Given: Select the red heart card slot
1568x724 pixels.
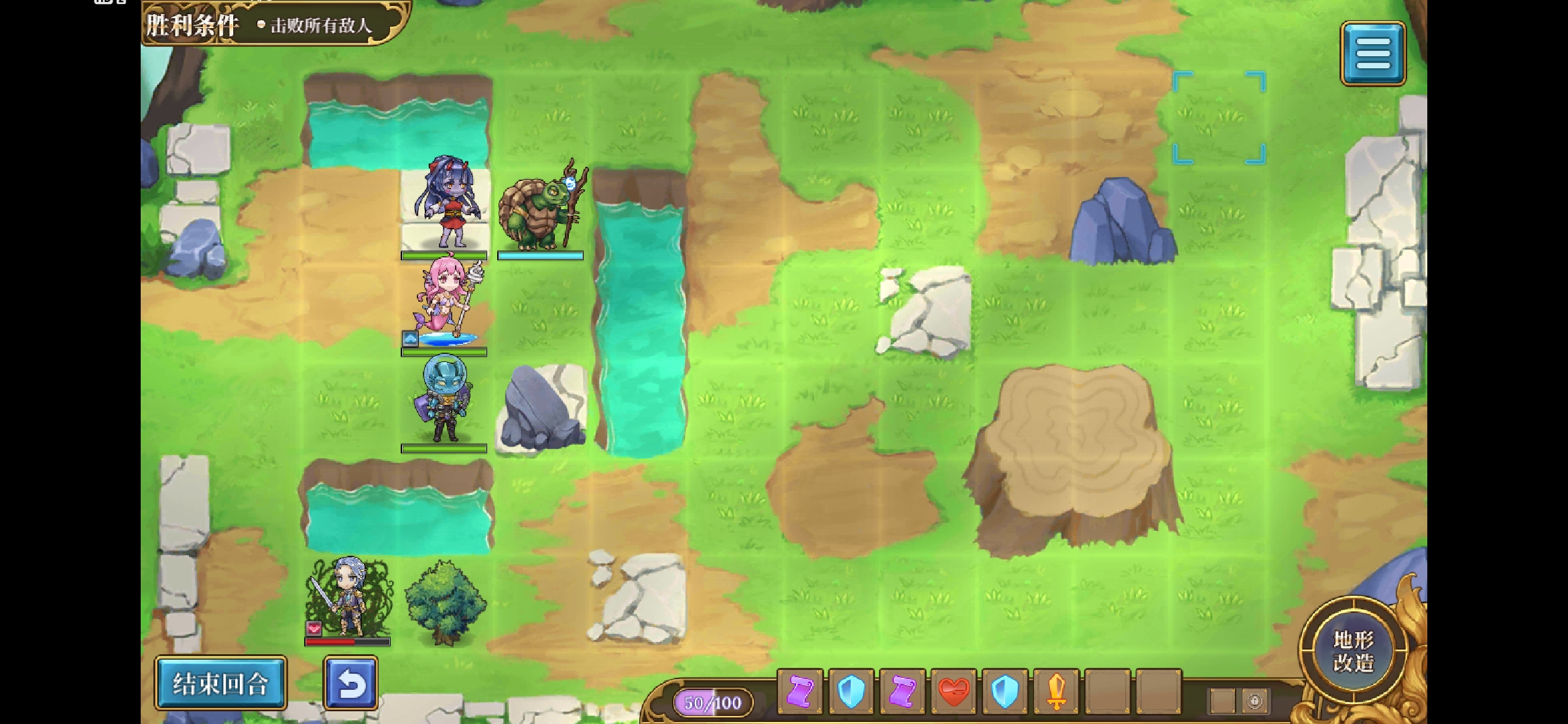Looking at the screenshot, I should pos(954,690).
